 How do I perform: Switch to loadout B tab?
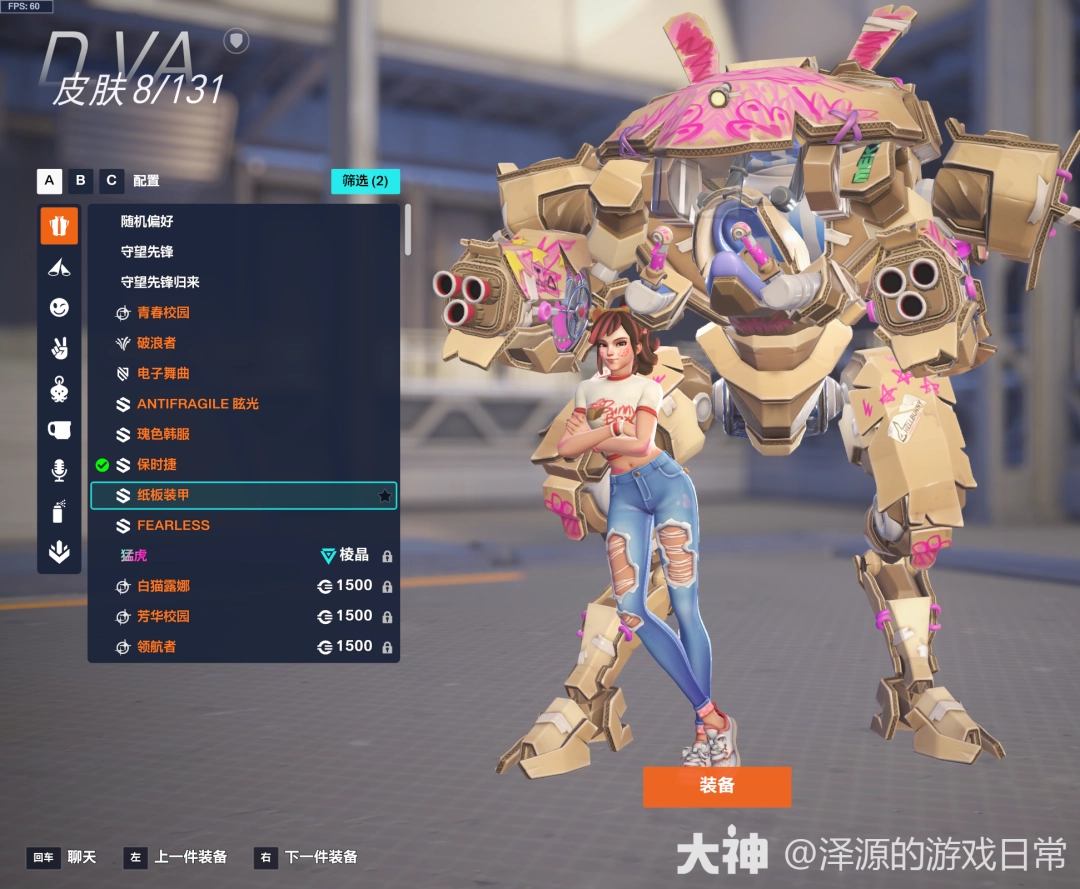(81, 181)
